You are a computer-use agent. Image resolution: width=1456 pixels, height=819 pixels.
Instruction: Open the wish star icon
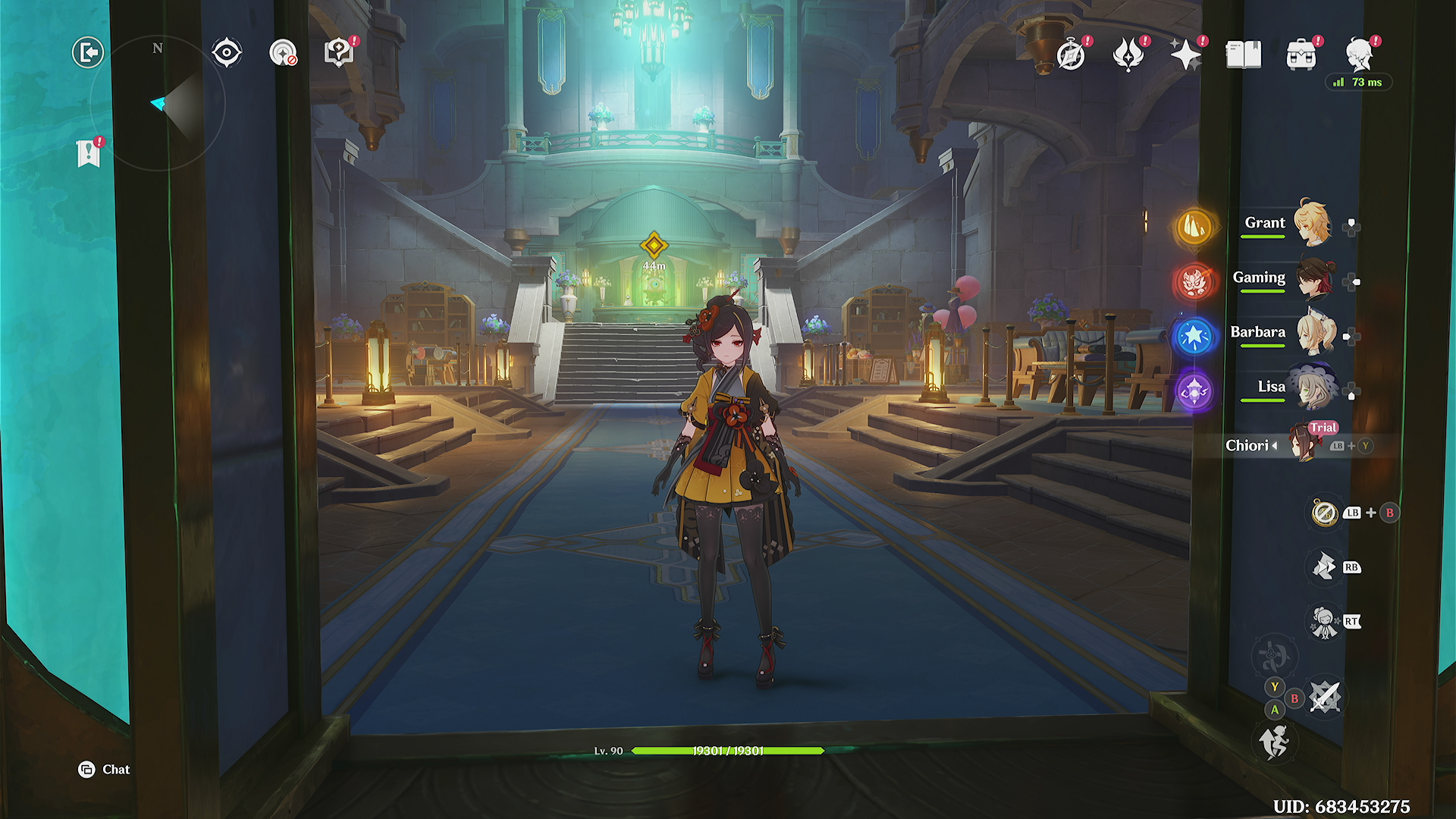click(1185, 55)
